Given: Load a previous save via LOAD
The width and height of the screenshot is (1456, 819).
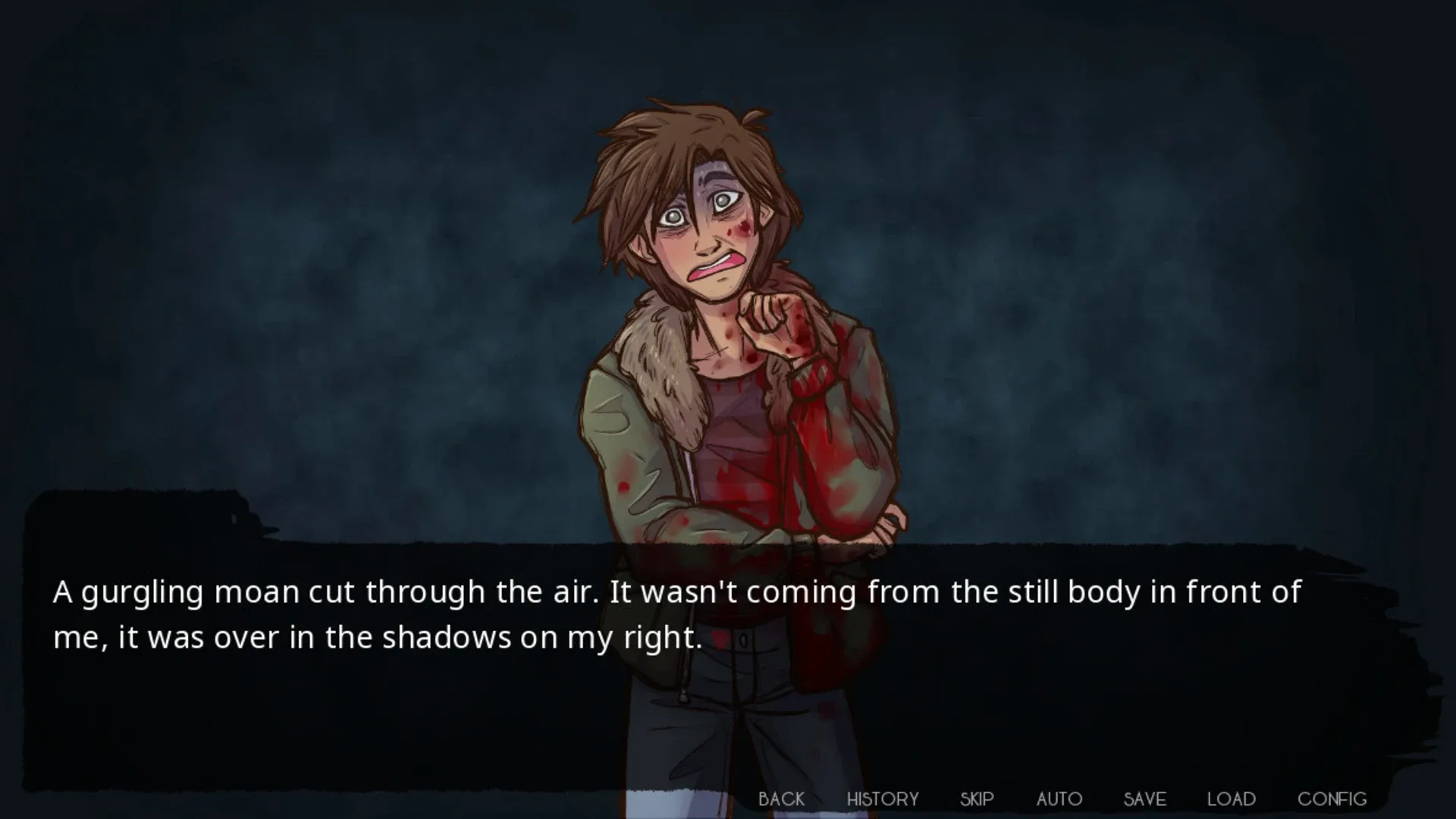Looking at the screenshot, I should pyautogui.click(x=1230, y=799).
